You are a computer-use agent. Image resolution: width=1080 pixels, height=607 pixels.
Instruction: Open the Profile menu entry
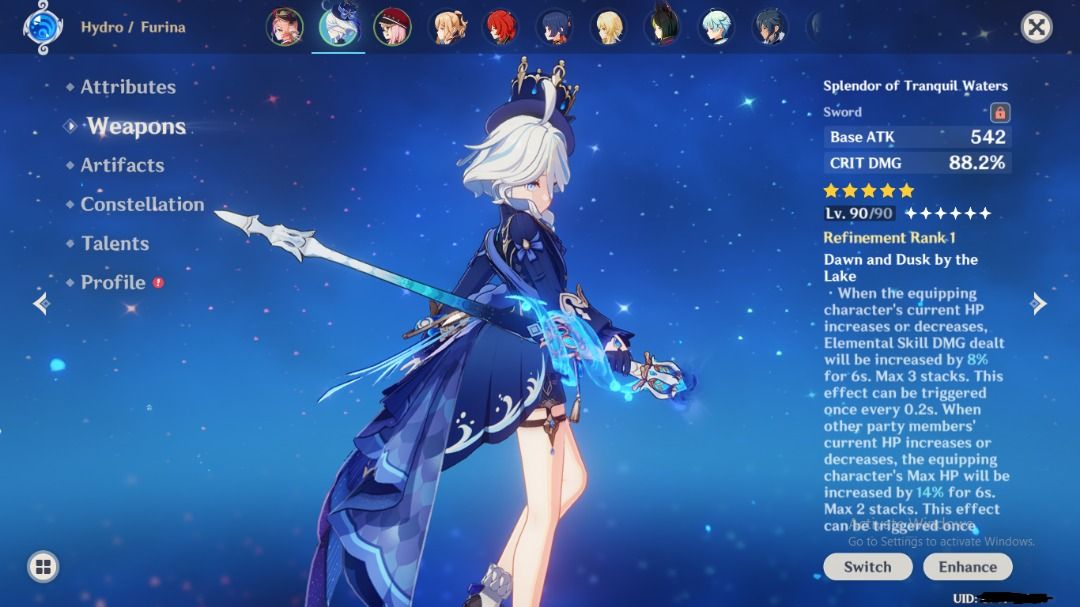(113, 282)
